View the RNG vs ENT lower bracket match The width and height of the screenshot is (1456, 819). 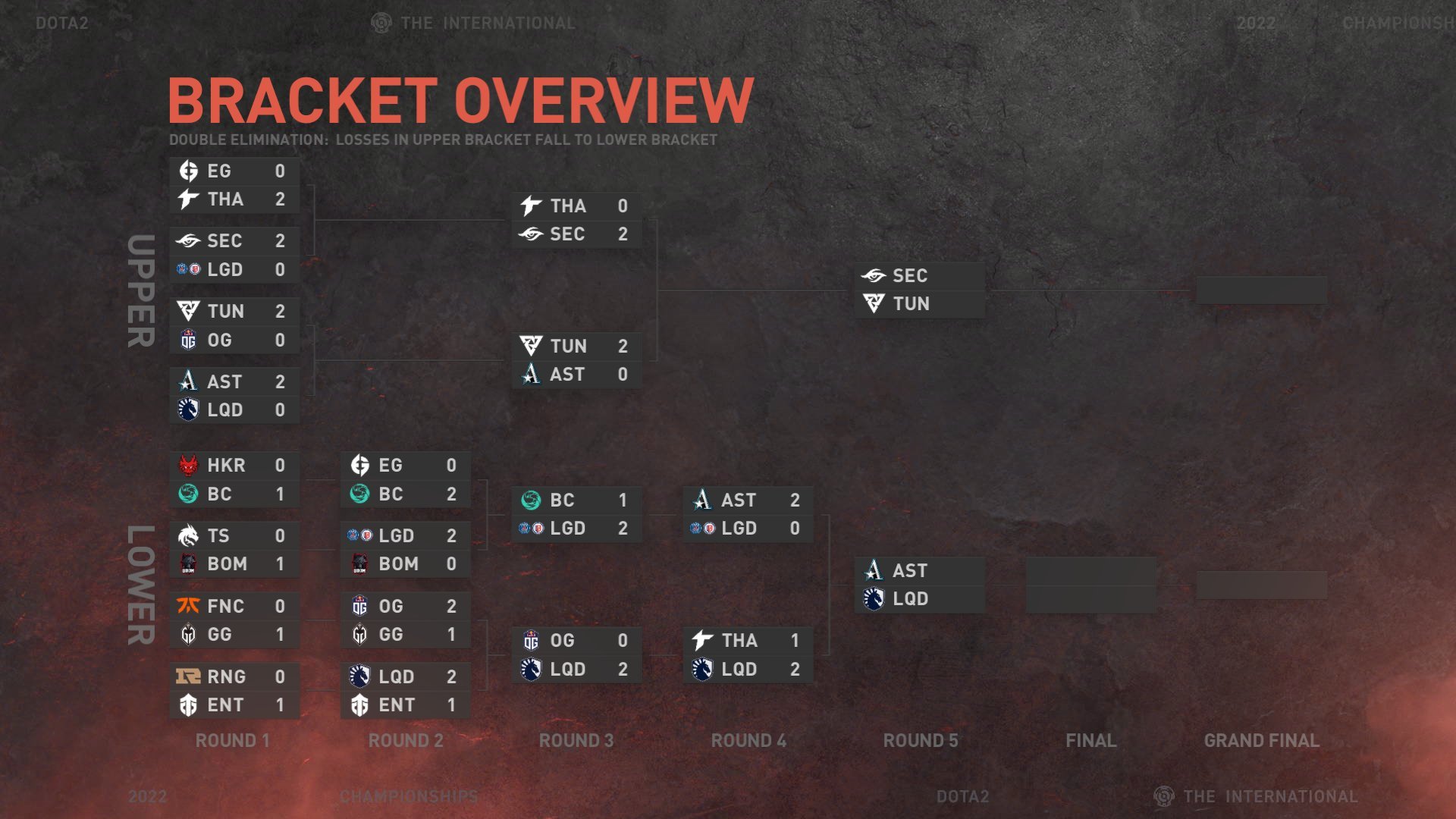coord(234,690)
